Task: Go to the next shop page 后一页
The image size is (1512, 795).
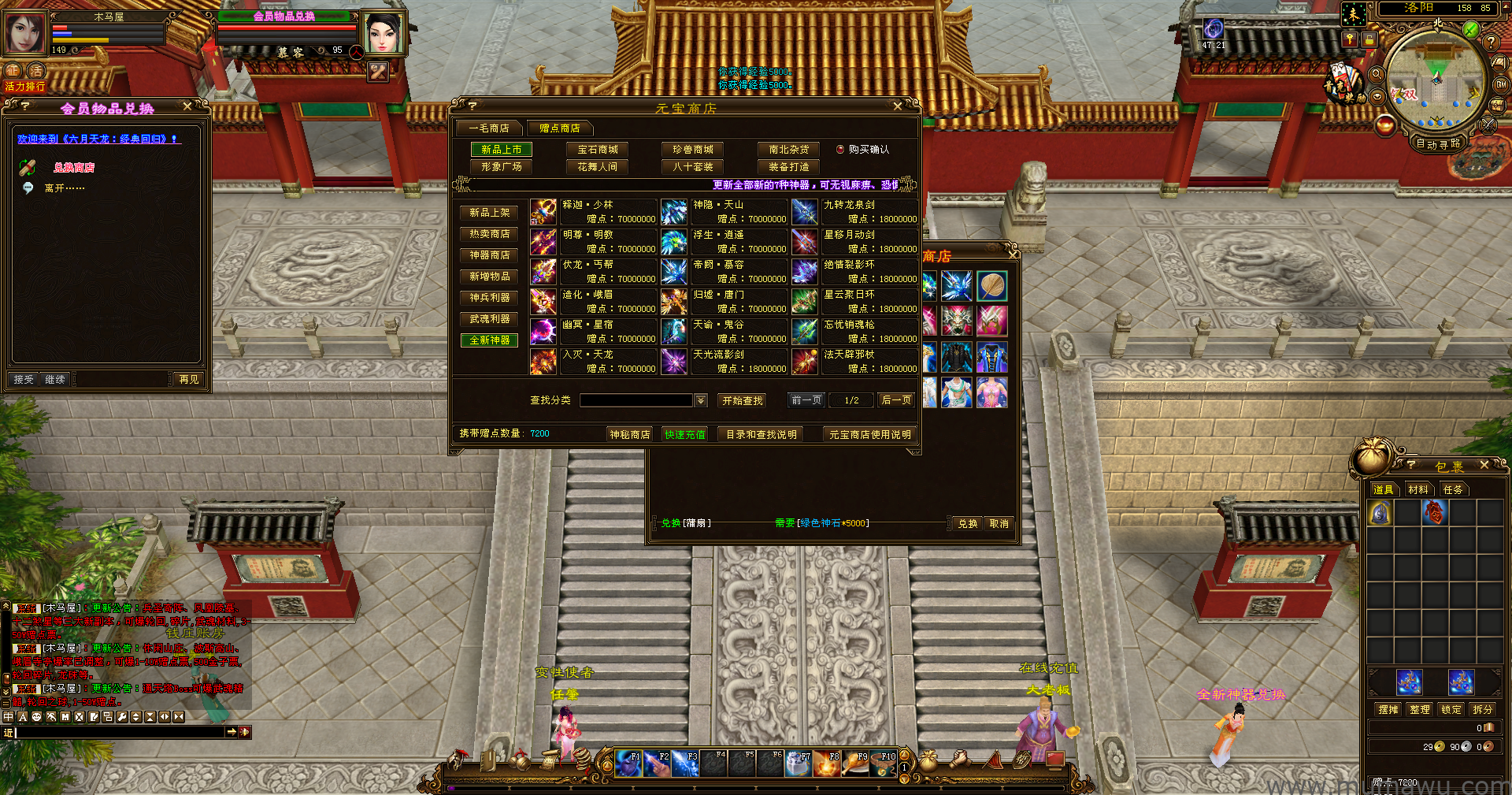Action: tap(896, 400)
